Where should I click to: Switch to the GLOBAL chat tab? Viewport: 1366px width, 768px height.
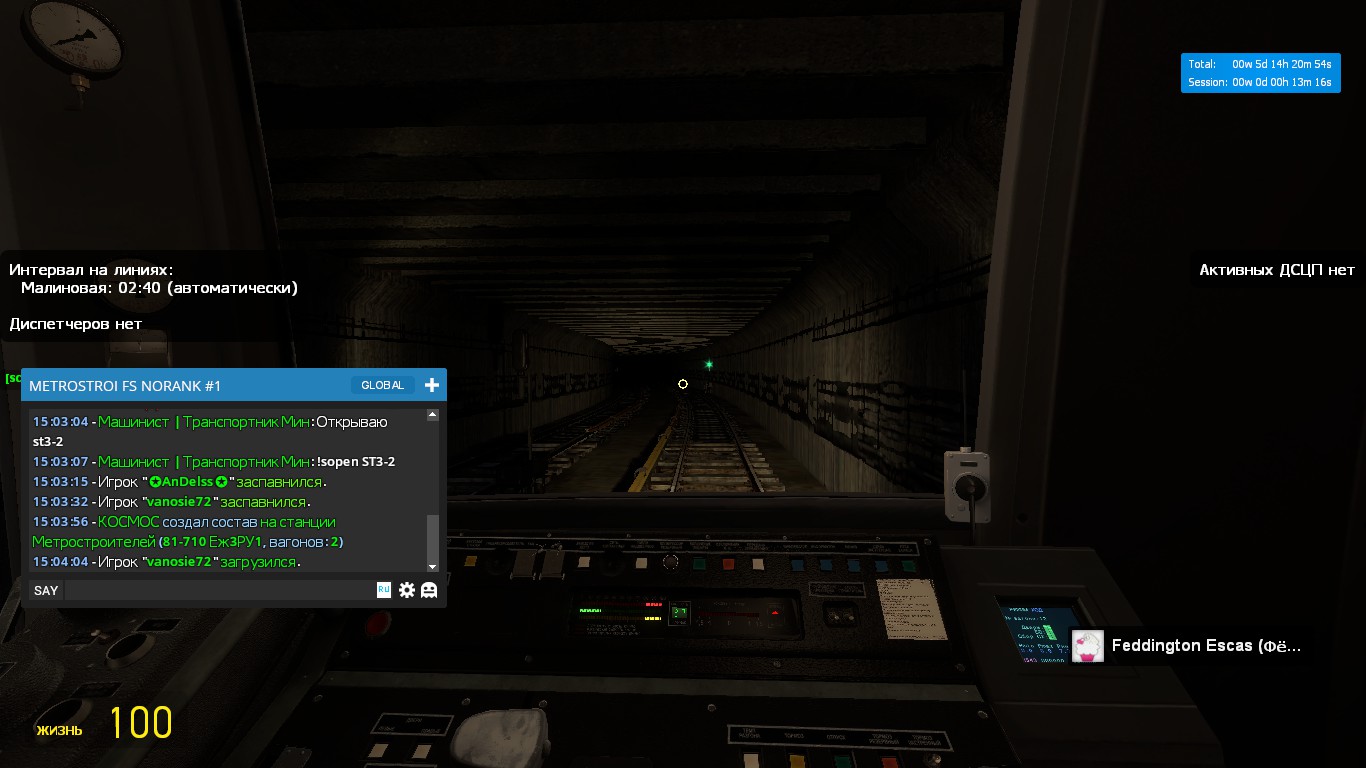tap(382, 385)
